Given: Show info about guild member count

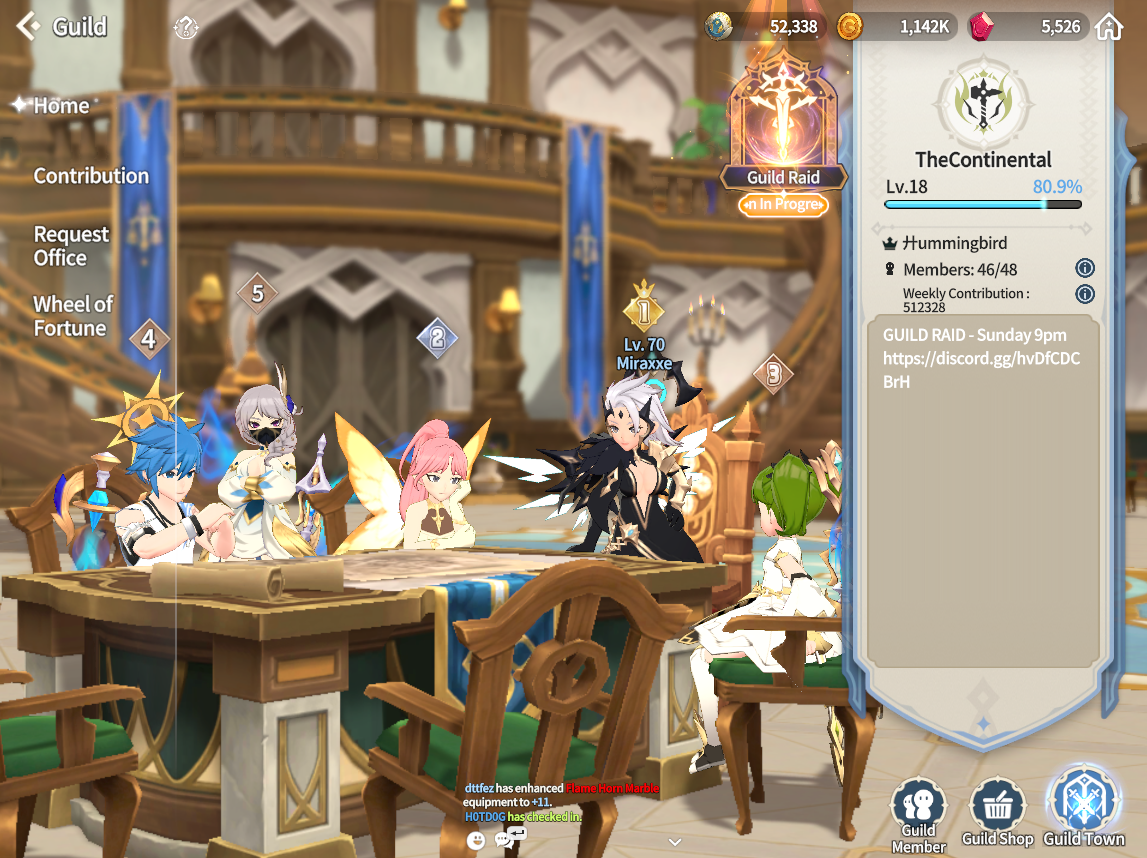Looking at the screenshot, I should (1085, 268).
